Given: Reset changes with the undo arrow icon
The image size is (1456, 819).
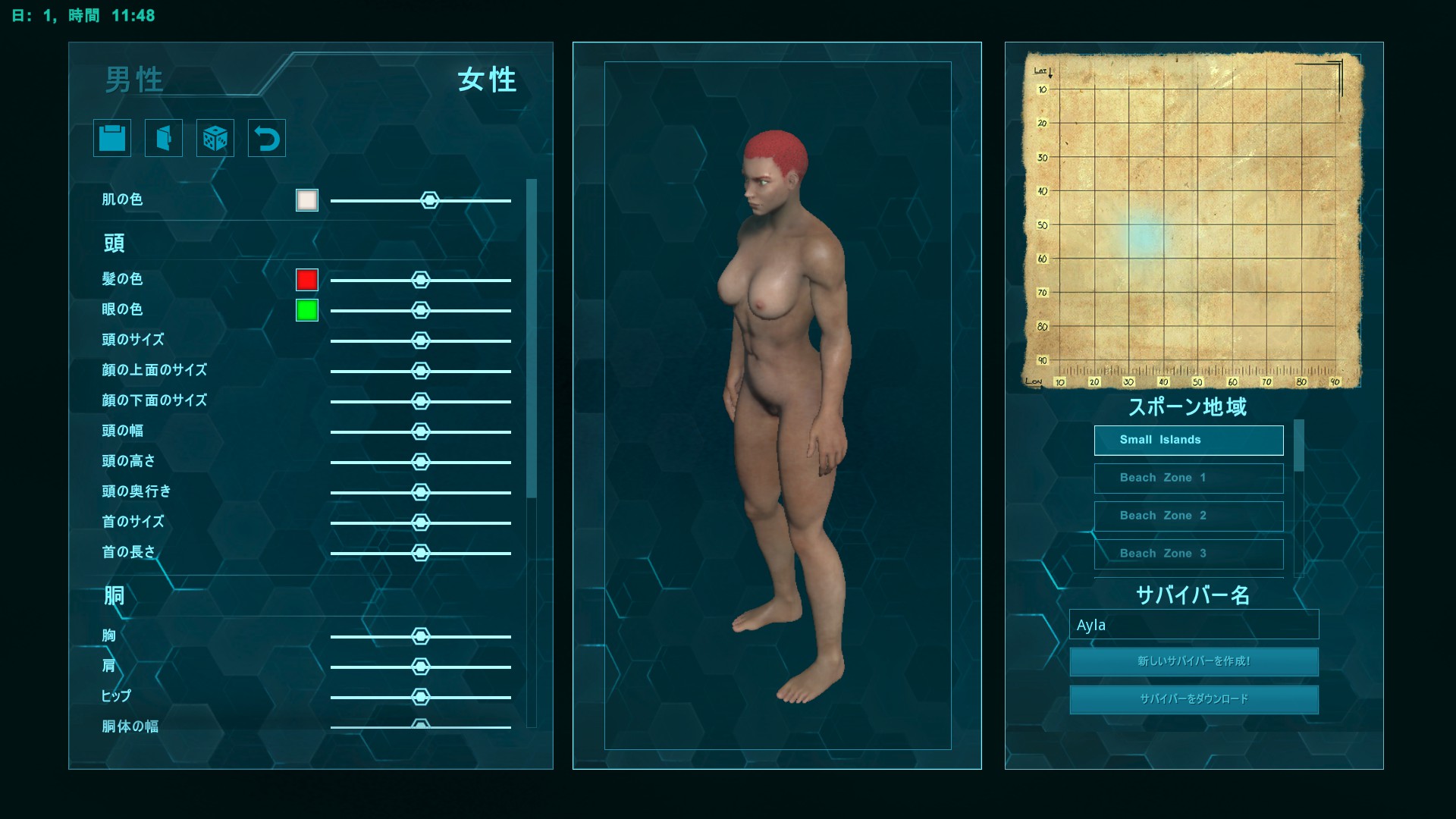Looking at the screenshot, I should point(266,138).
